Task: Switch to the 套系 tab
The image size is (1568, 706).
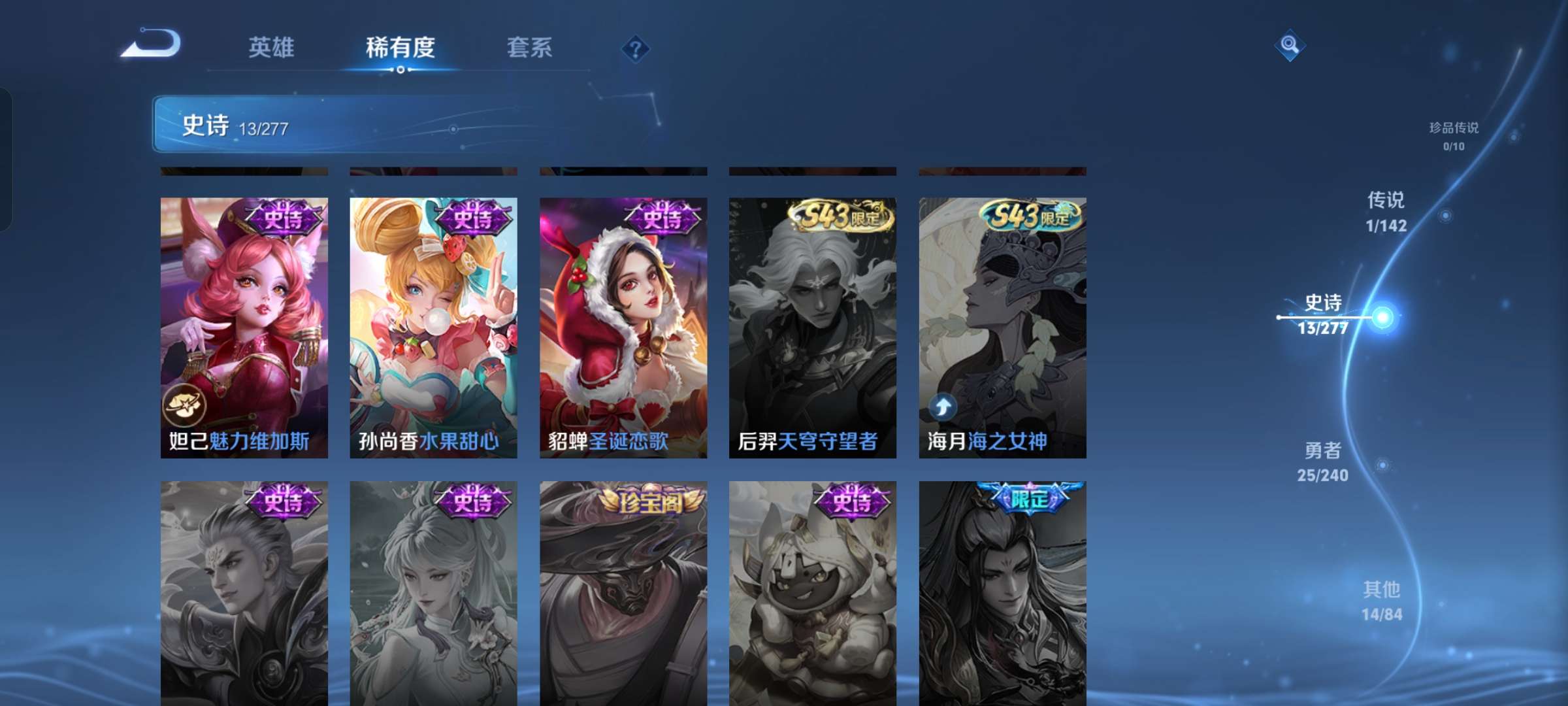Action: click(x=531, y=48)
